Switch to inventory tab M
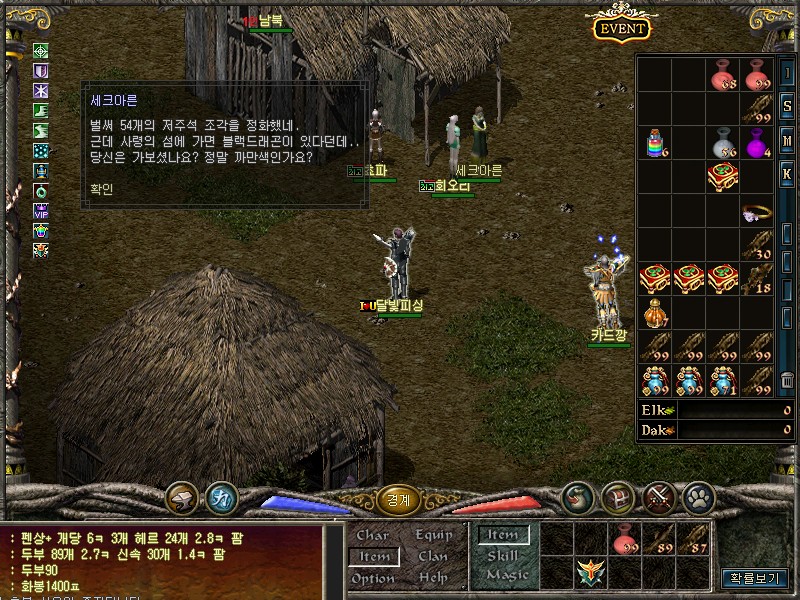 point(788,140)
